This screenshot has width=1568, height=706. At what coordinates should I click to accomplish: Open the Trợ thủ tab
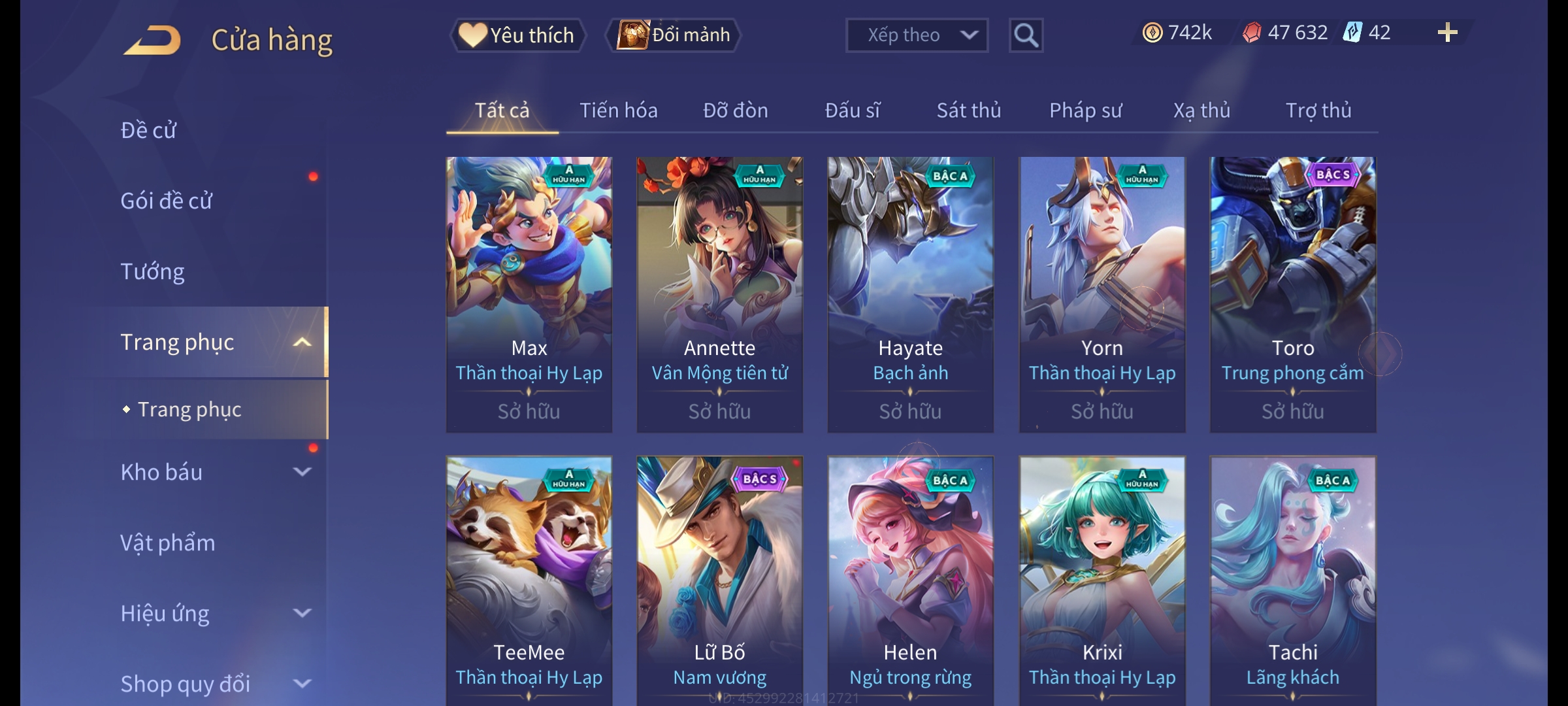tap(1318, 110)
